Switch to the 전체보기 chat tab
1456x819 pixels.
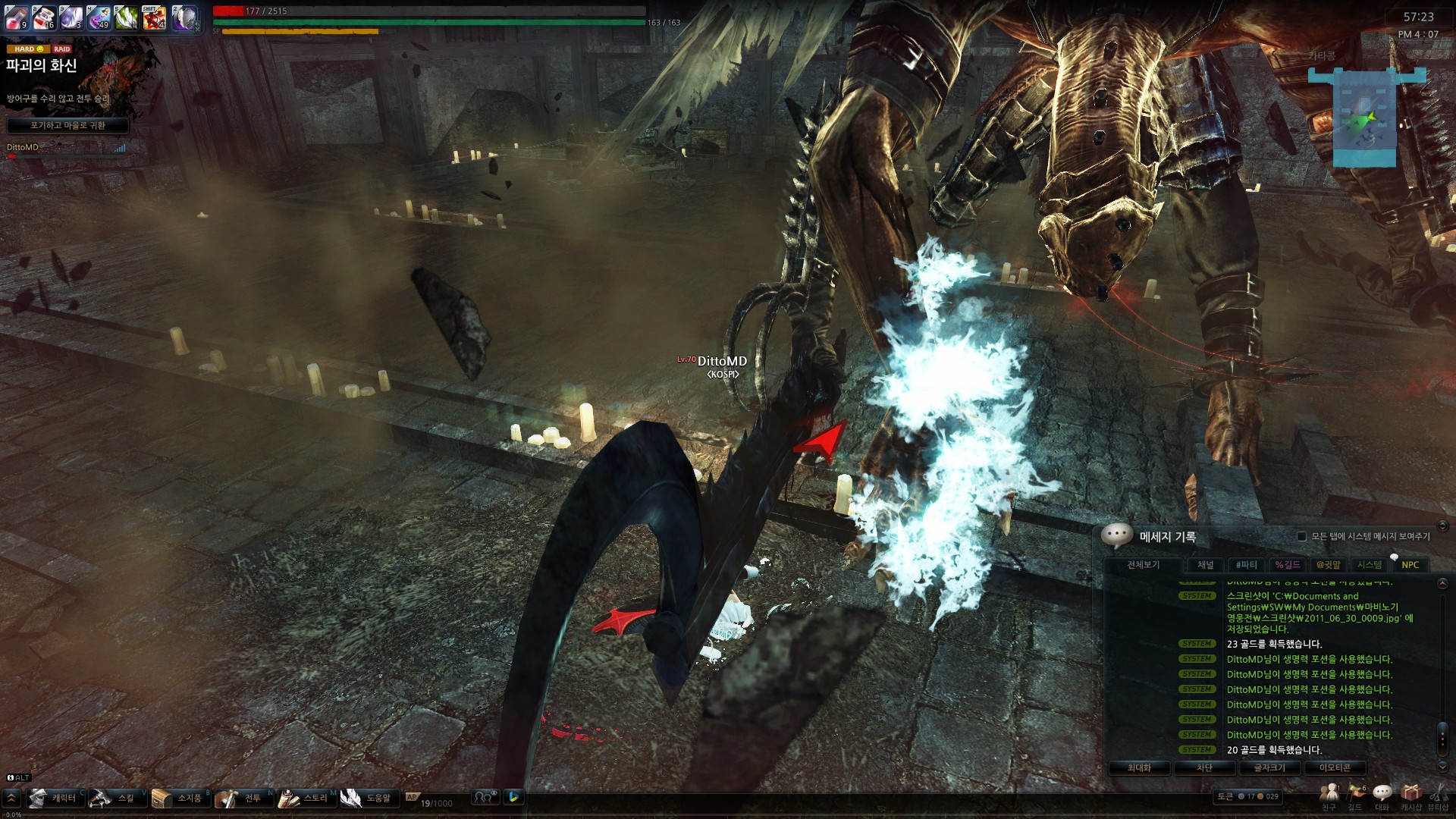[x=1143, y=565]
